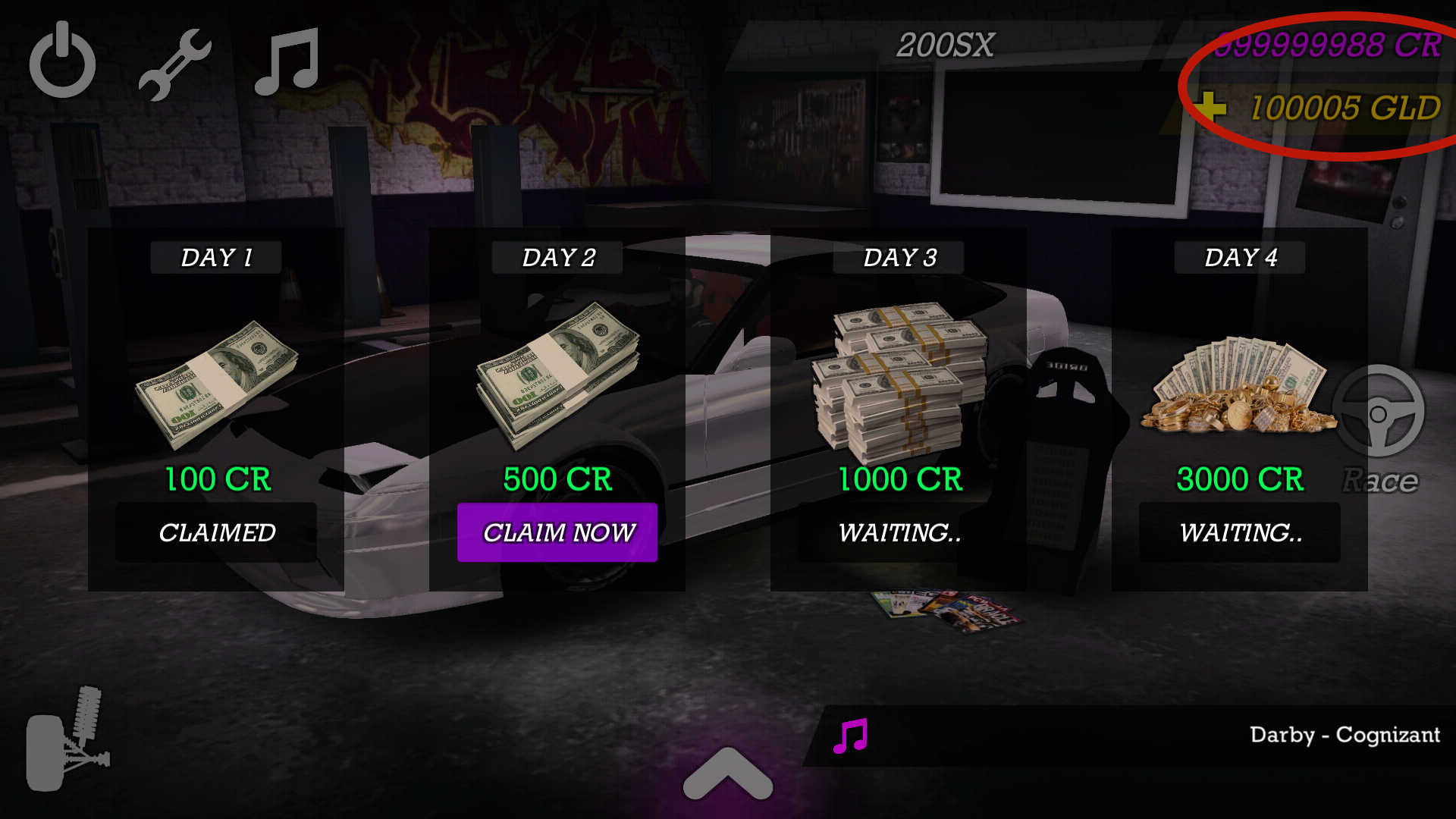
Task: Toggle the music note button
Action: click(x=287, y=62)
